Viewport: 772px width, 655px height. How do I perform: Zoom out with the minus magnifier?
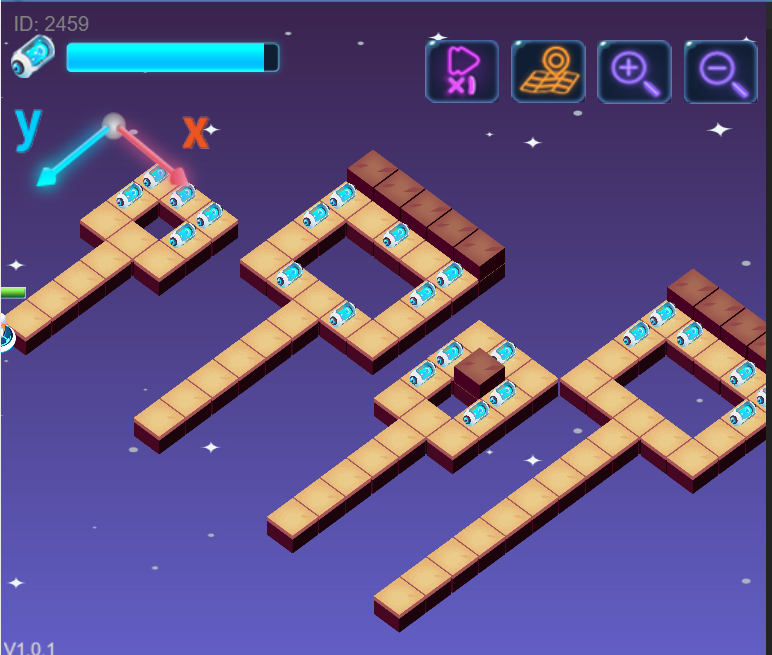coord(720,72)
